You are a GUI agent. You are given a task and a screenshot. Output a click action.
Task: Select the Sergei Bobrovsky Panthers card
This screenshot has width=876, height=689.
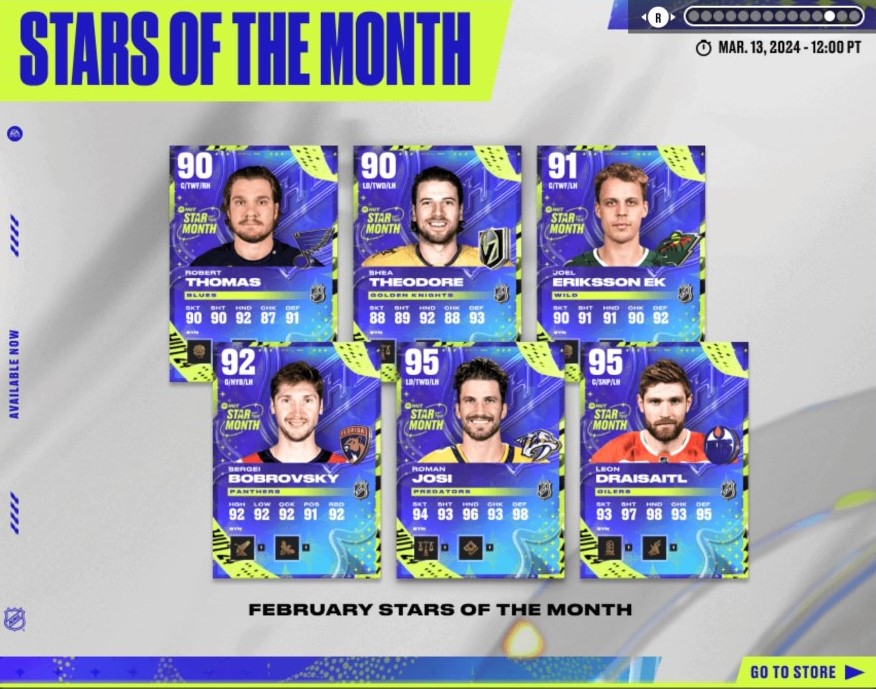click(x=297, y=462)
